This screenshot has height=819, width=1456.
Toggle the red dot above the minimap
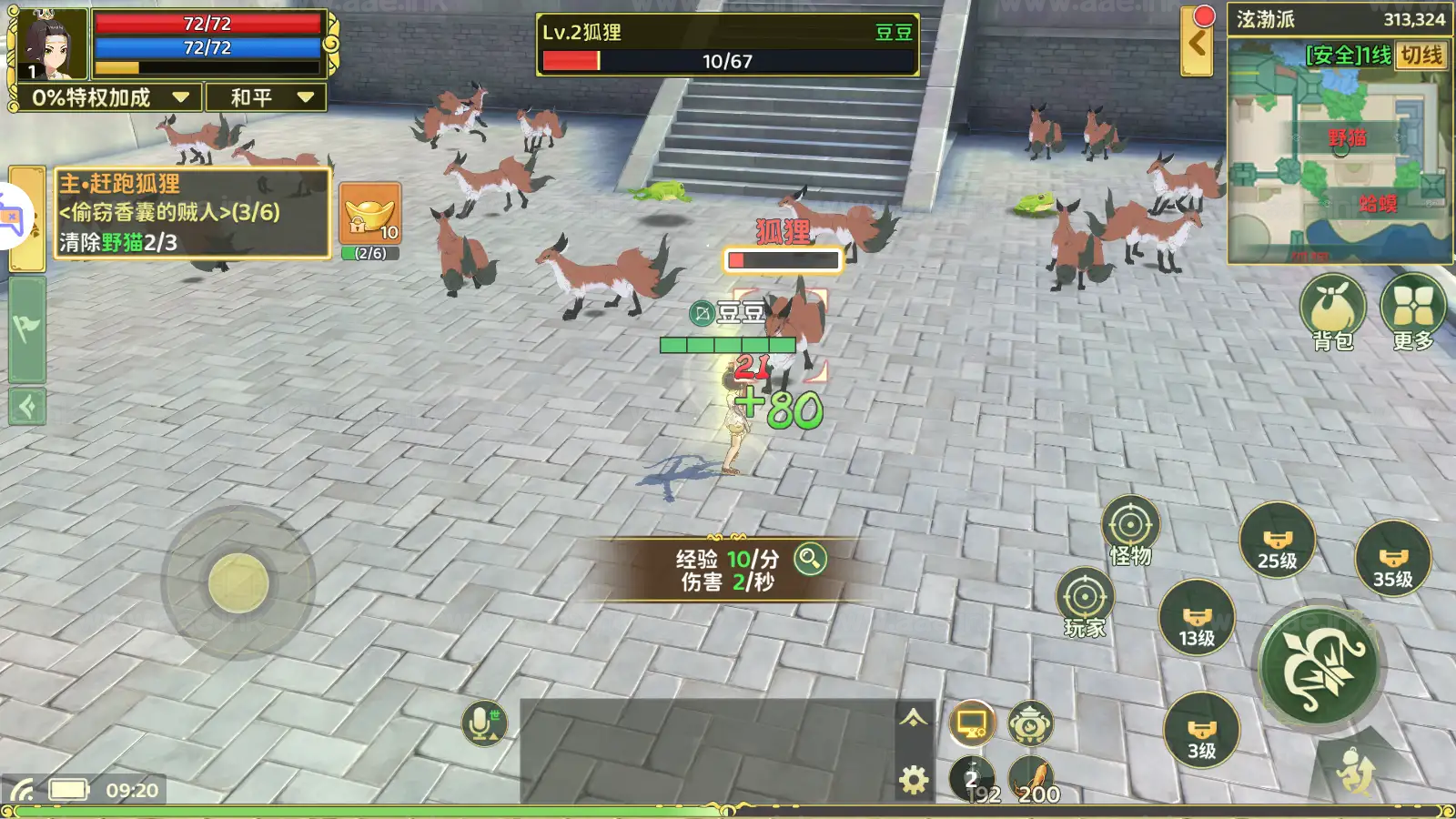click(x=1203, y=15)
